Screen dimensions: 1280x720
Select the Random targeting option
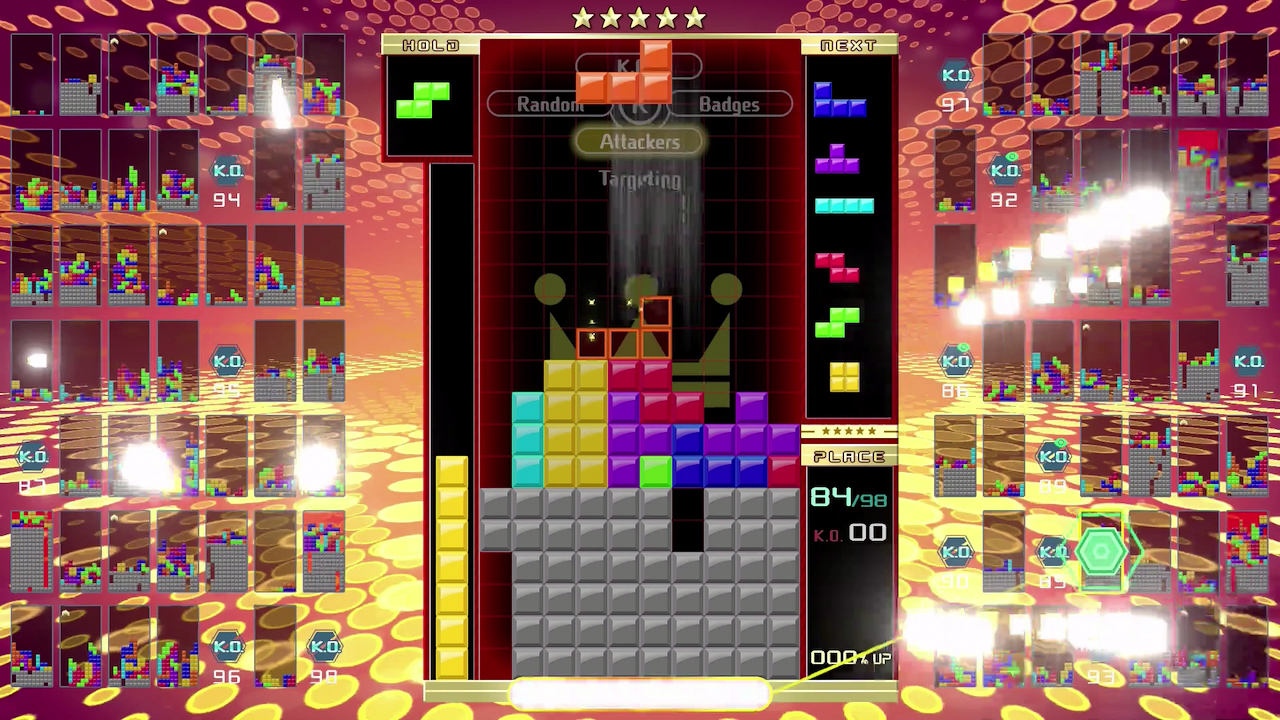(x=548, y=105)
